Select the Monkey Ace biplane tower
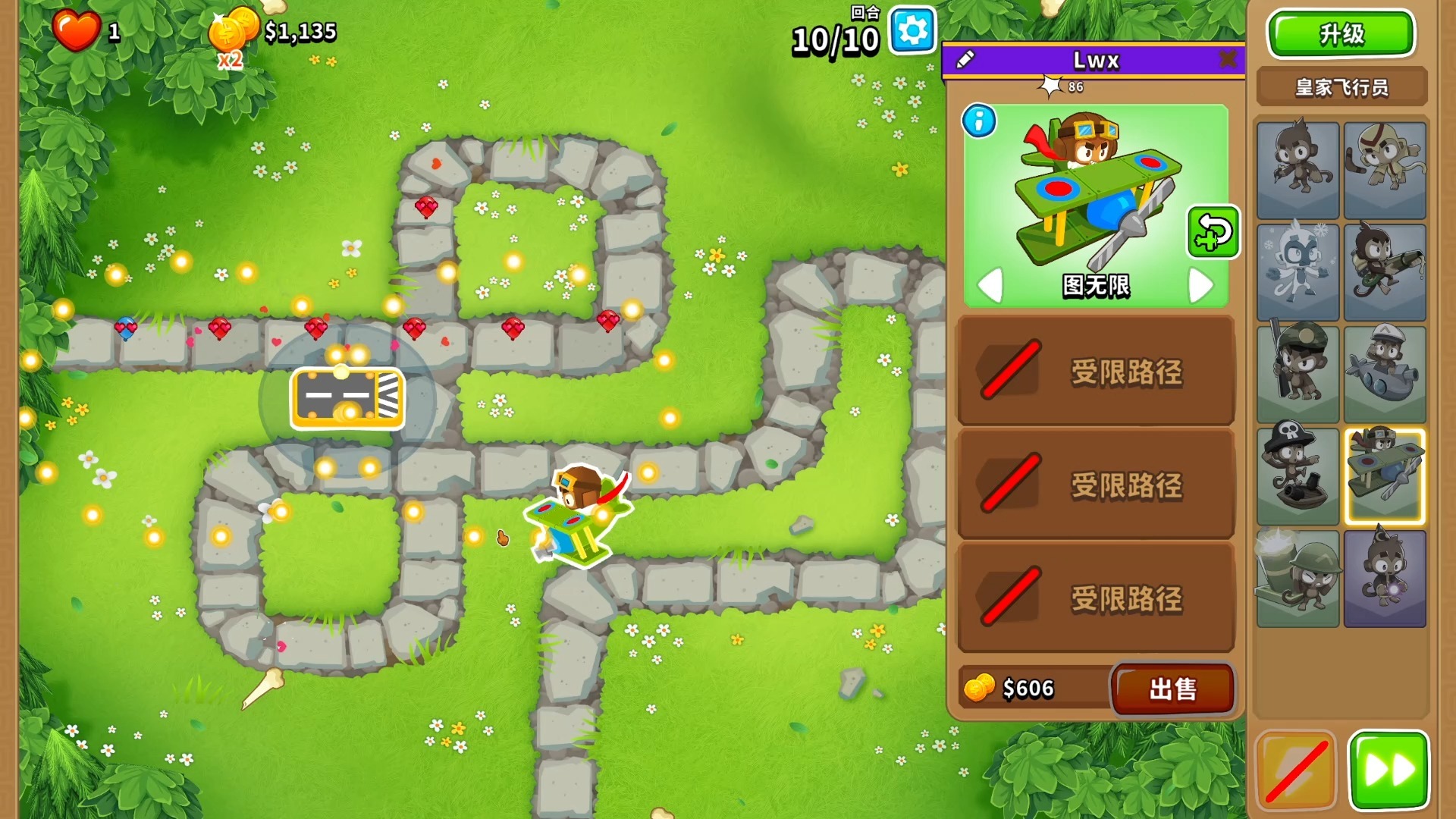 click(1385, 476)
